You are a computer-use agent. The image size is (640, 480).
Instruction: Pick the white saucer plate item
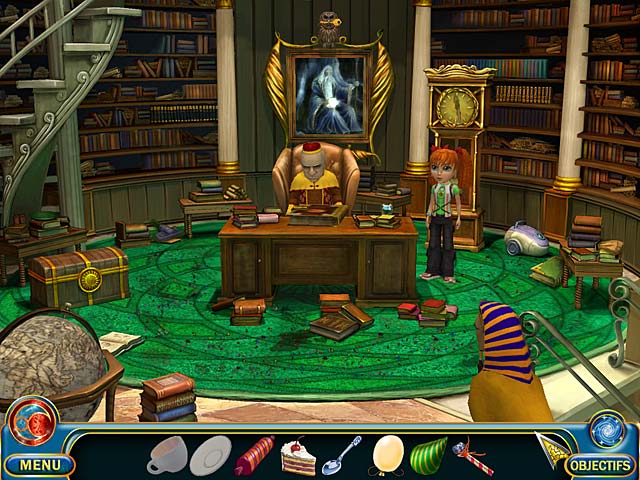pyautogui.click(x=210, y=455)
